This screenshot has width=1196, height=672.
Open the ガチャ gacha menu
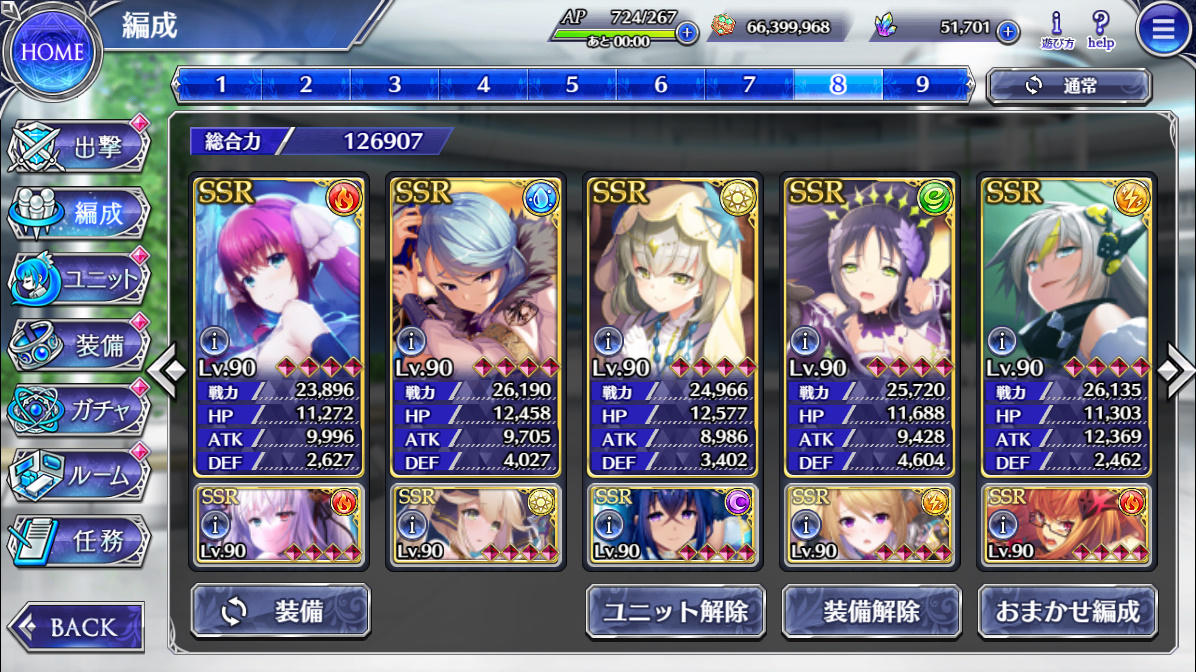[x=80, y=410]
